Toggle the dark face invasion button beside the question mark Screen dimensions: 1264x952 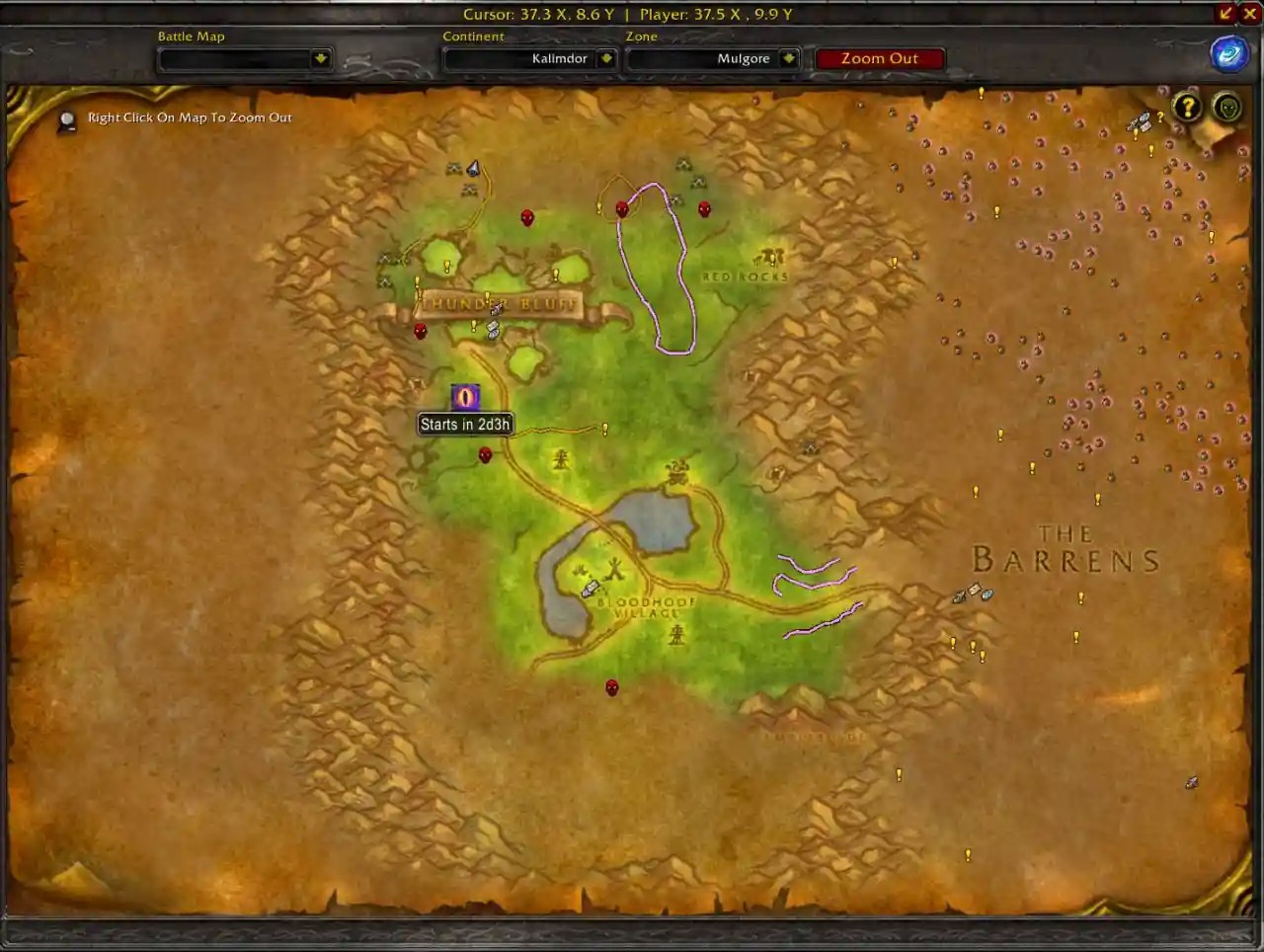pos(1226,108)
